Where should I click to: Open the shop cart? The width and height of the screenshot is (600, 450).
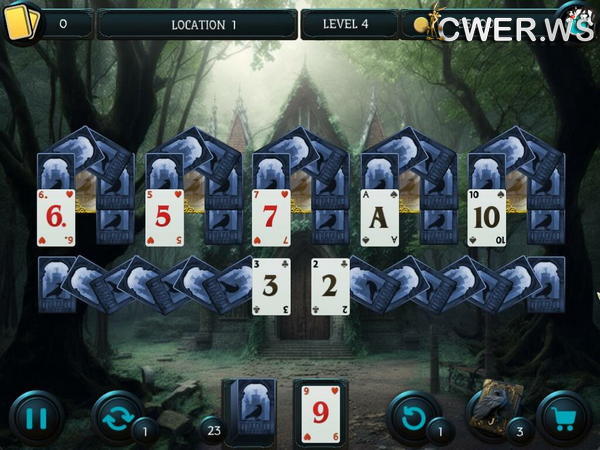[x=563, y=418]
